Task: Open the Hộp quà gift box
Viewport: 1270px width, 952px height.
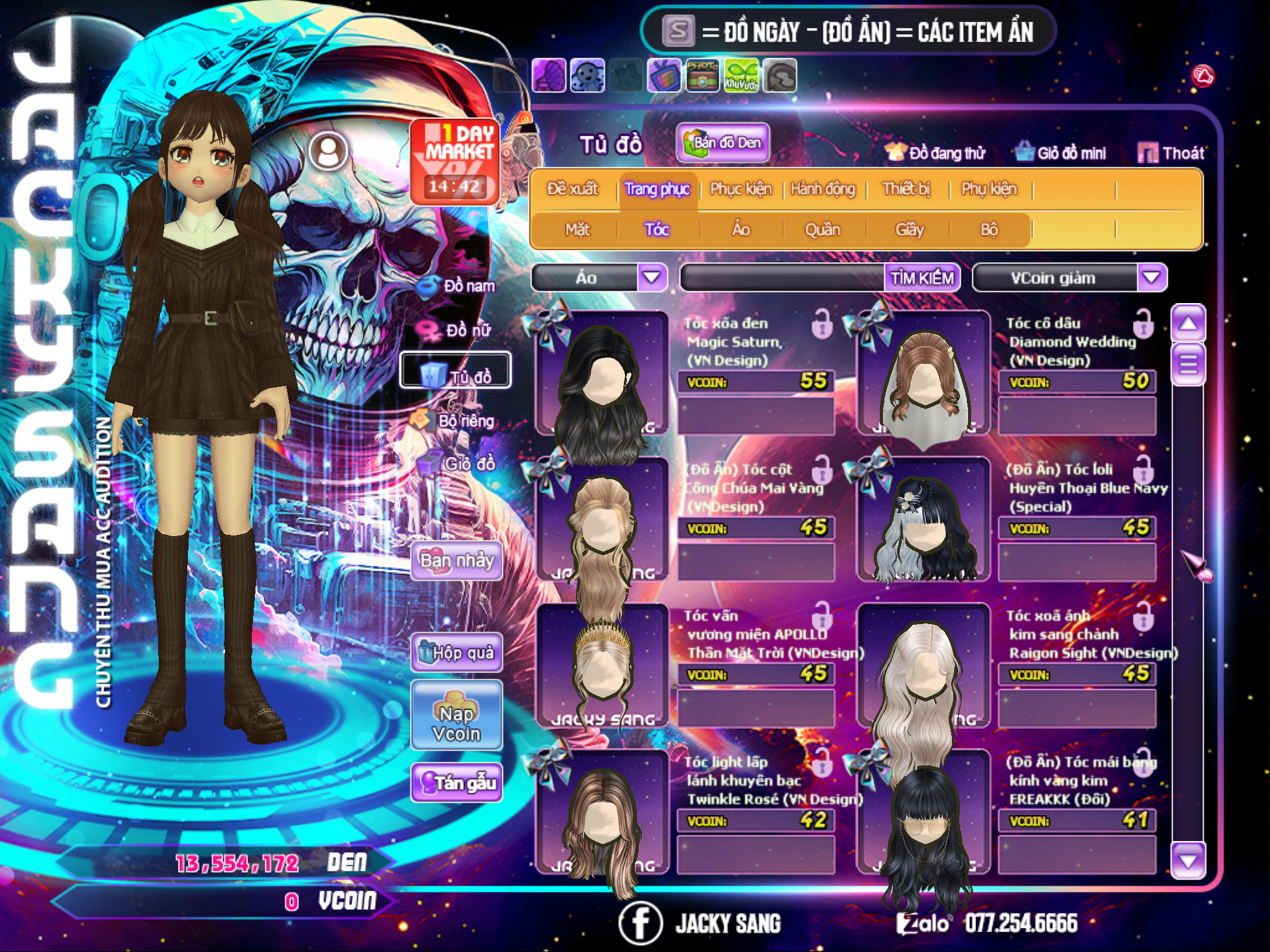Action: click(456, 653)
